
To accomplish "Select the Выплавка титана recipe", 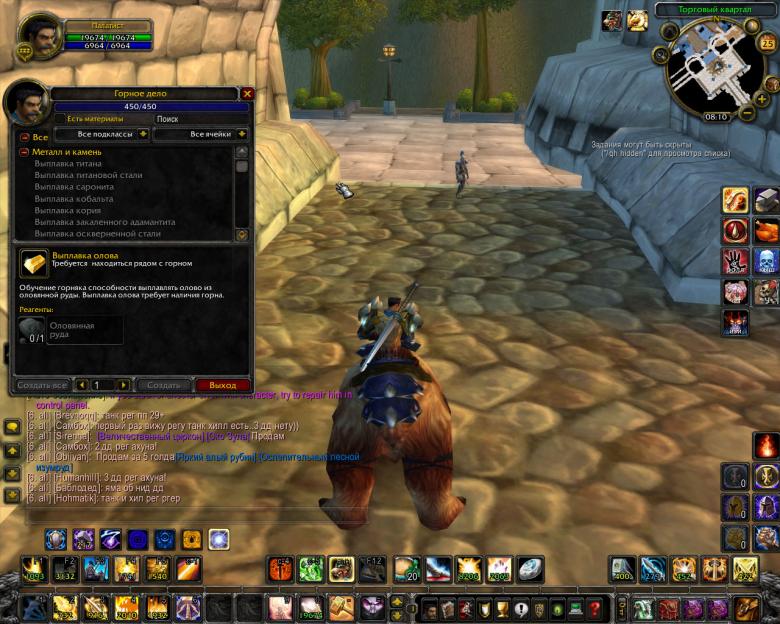I will (68, 164).
